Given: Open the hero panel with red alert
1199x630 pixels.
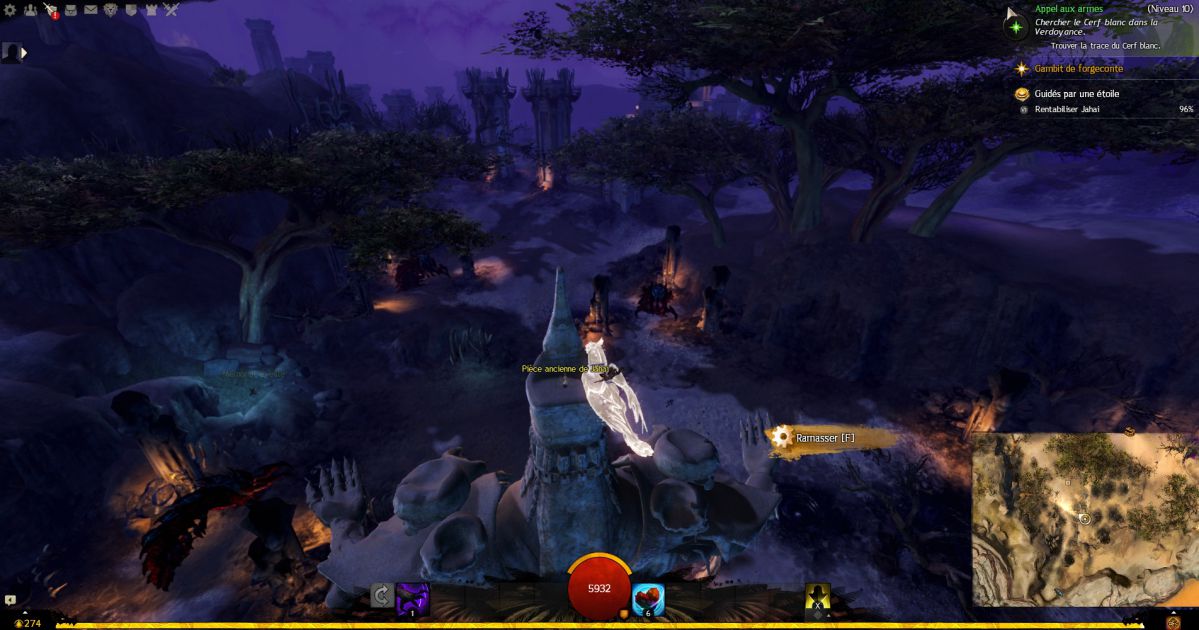Looking at the screenshot, I should [x=51, y=11].
